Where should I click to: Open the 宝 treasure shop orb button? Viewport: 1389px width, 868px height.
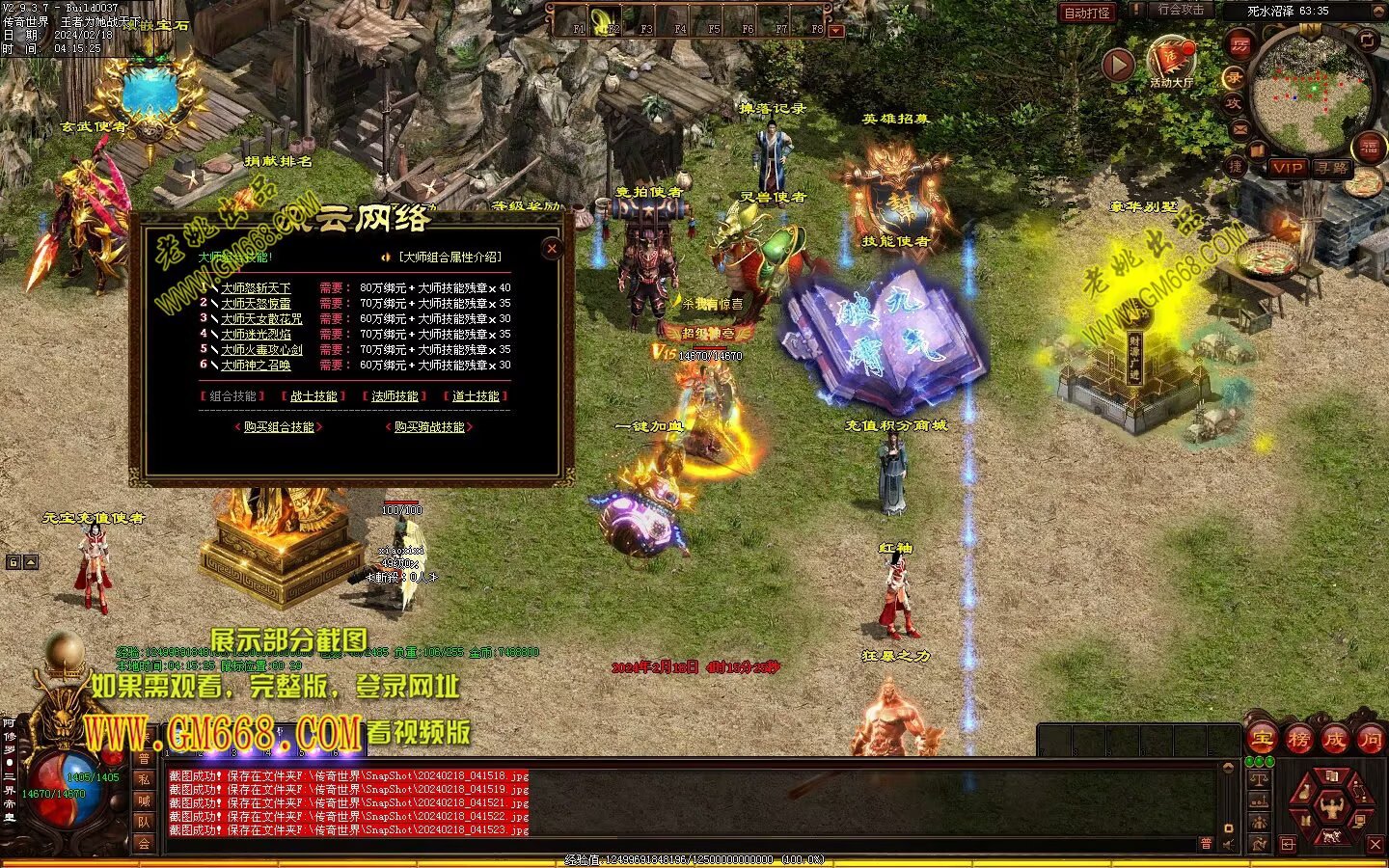click(1262, 740)
